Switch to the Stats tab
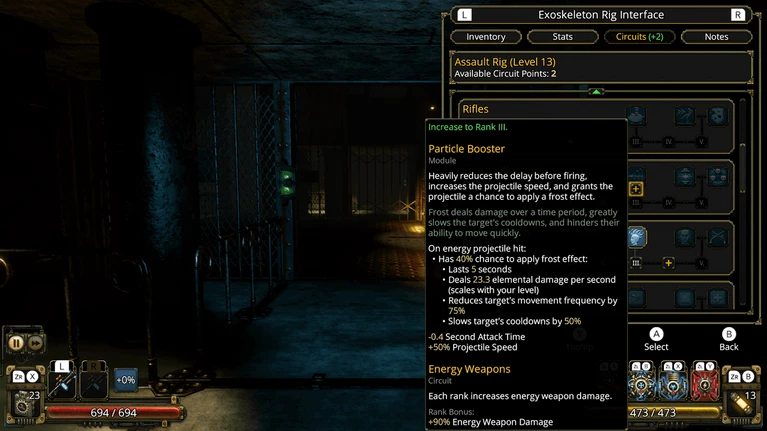767x431 pixels. pos(563,37)
